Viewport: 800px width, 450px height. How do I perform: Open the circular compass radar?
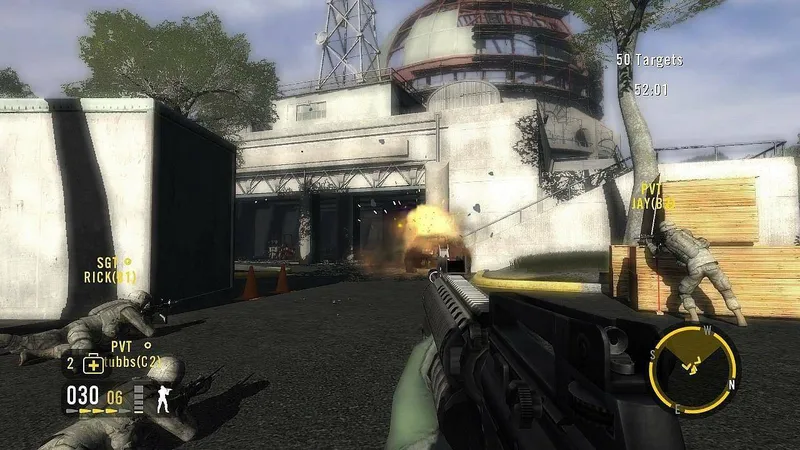pyautogui.click(x=693, y=367)
